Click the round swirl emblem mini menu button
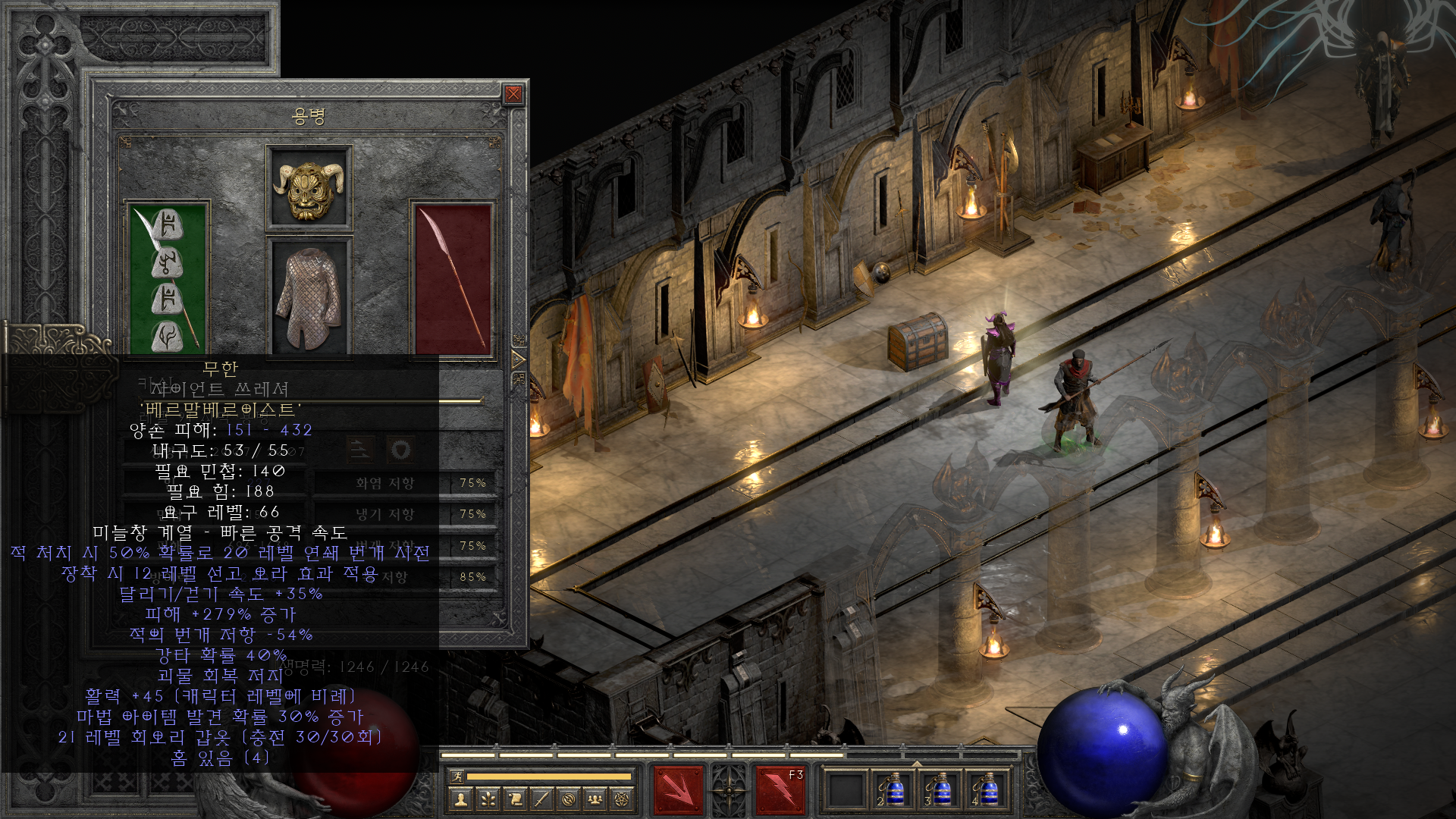 pos(569,799)
